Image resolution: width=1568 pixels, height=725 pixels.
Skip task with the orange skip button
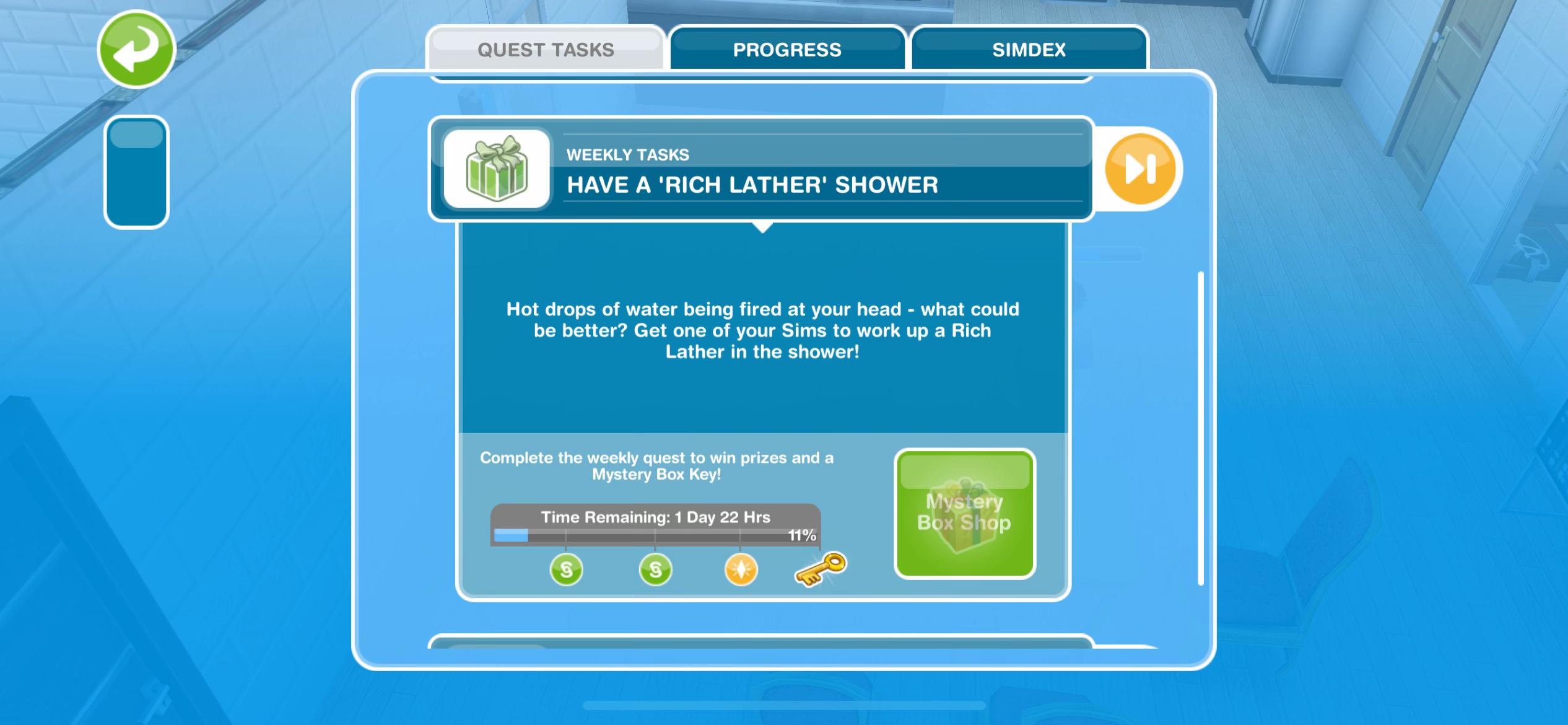point(1140,169)
